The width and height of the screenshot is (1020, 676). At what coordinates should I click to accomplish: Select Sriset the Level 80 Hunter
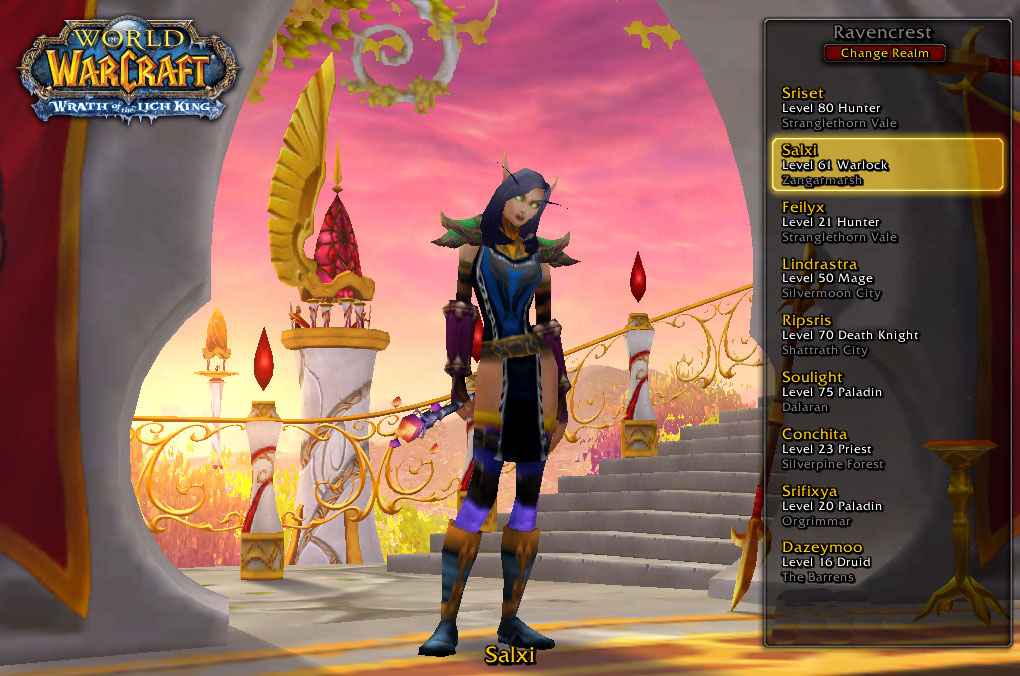(x=888, y=108)
